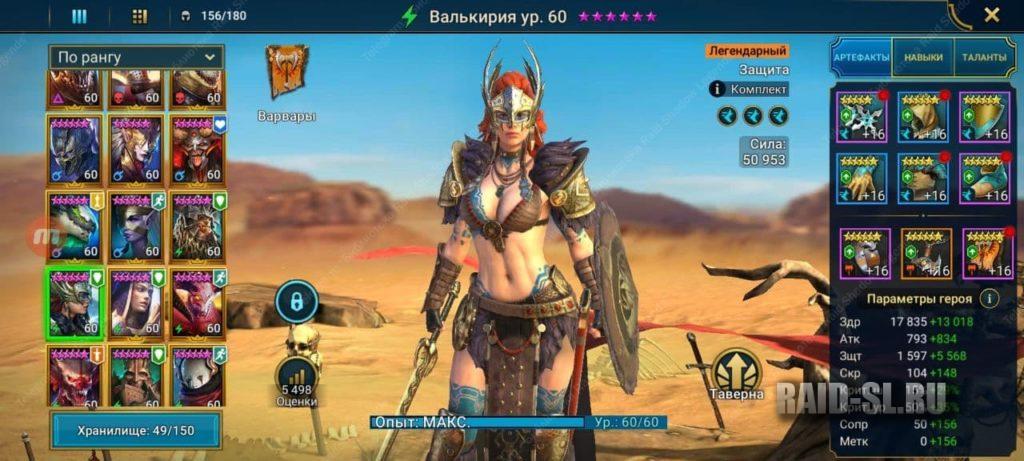Screen dimensions: 1024x461
Task: Close the champion screen with the X
Action: pyautogui.click(x=991, y=15)
